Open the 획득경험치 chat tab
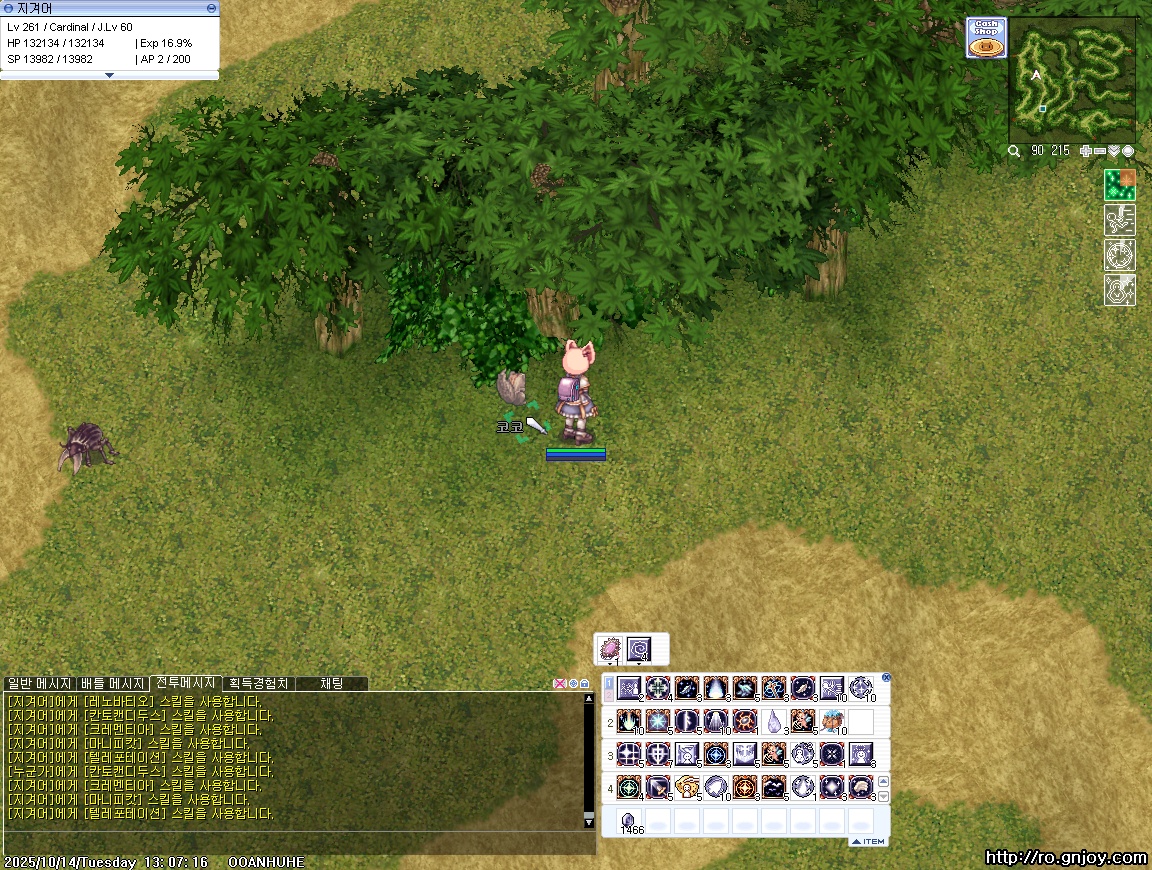 pyautogui.click(x=258, y=684)
